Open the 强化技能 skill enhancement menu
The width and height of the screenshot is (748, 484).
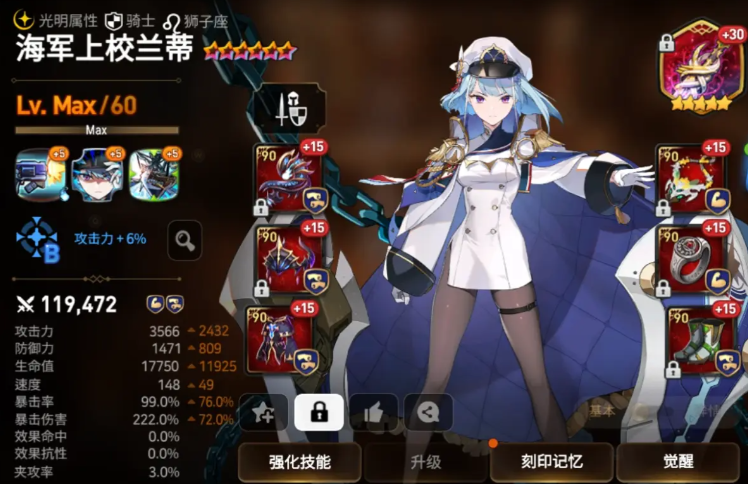300,463
